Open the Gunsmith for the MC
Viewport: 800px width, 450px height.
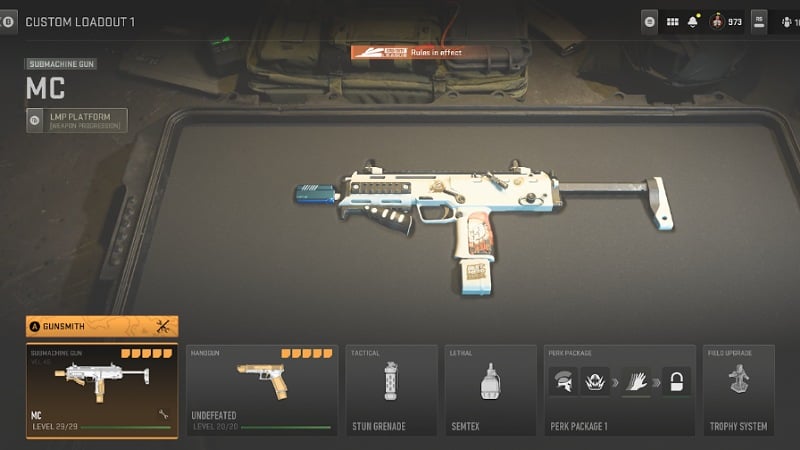pyautogui.click(x=102, y=326)
